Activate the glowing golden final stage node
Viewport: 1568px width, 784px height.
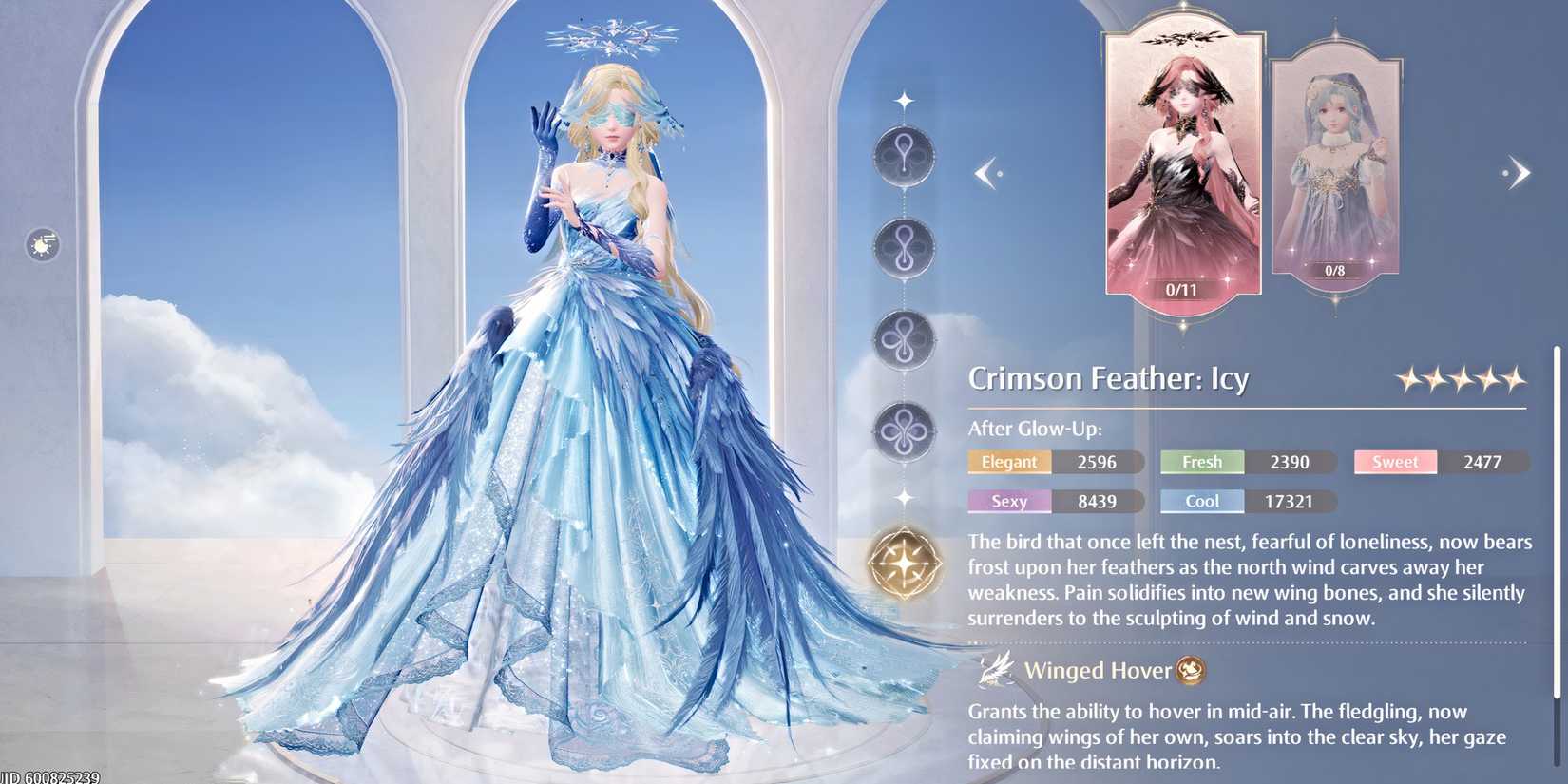coord(904,563)
